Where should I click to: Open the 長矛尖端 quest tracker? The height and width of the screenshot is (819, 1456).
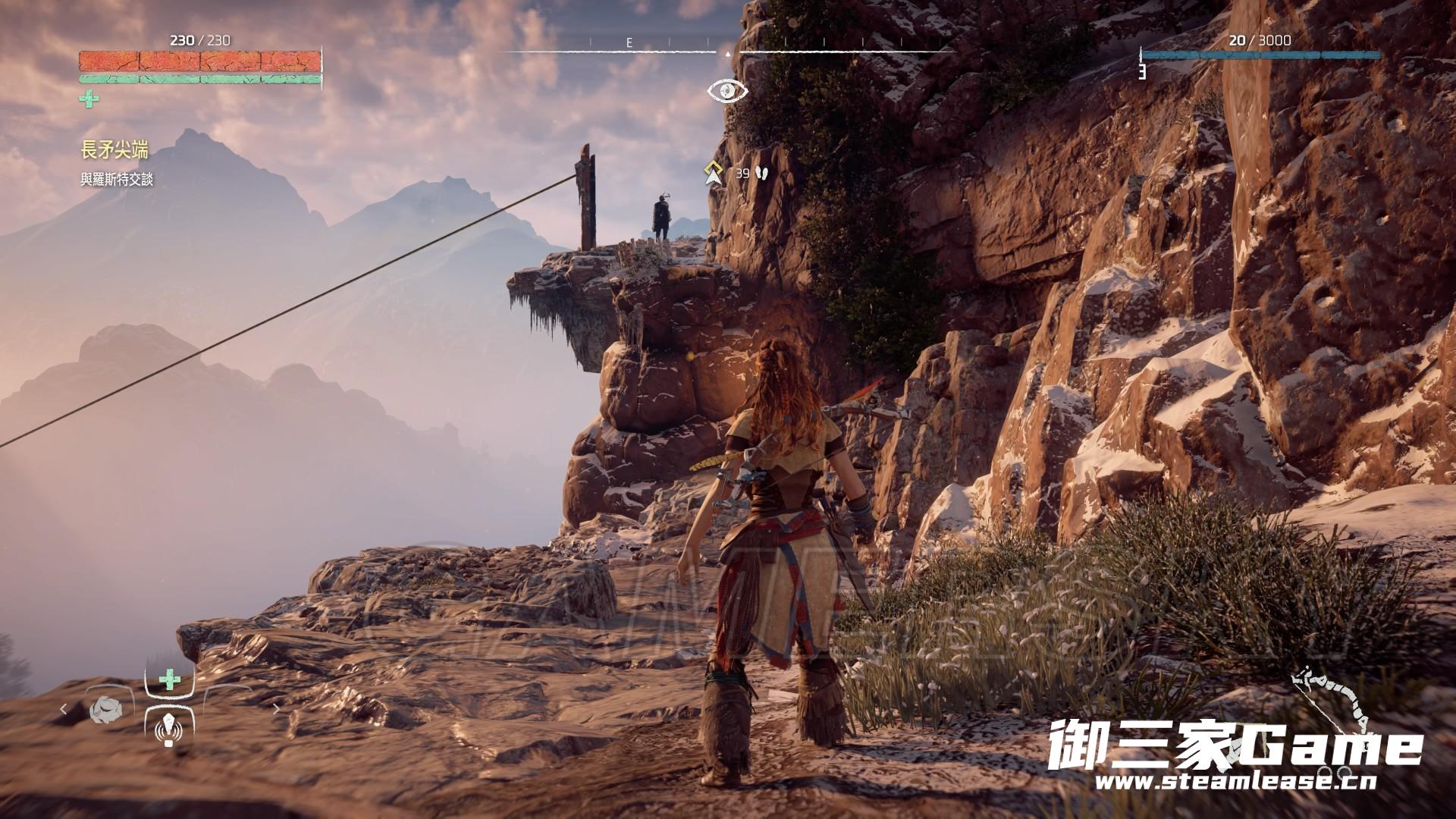coord(115,151)
